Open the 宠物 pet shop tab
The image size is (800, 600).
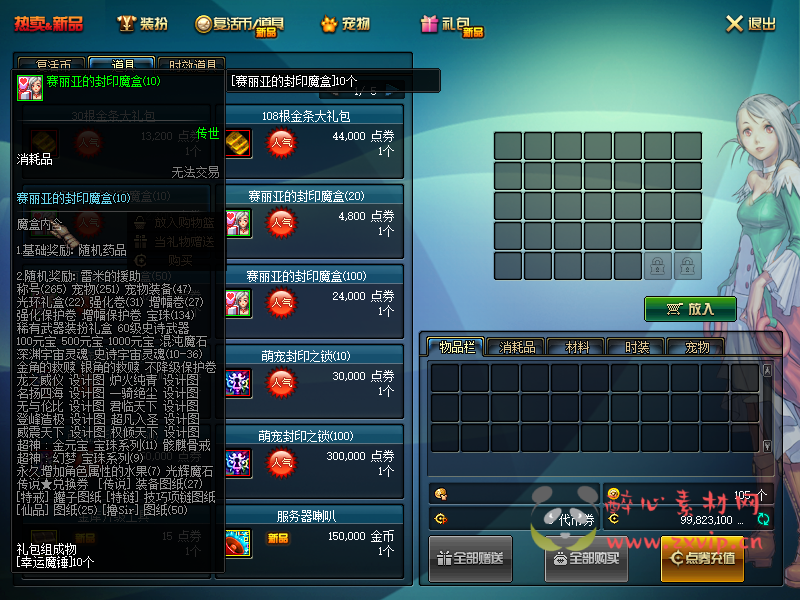(346, 23)
